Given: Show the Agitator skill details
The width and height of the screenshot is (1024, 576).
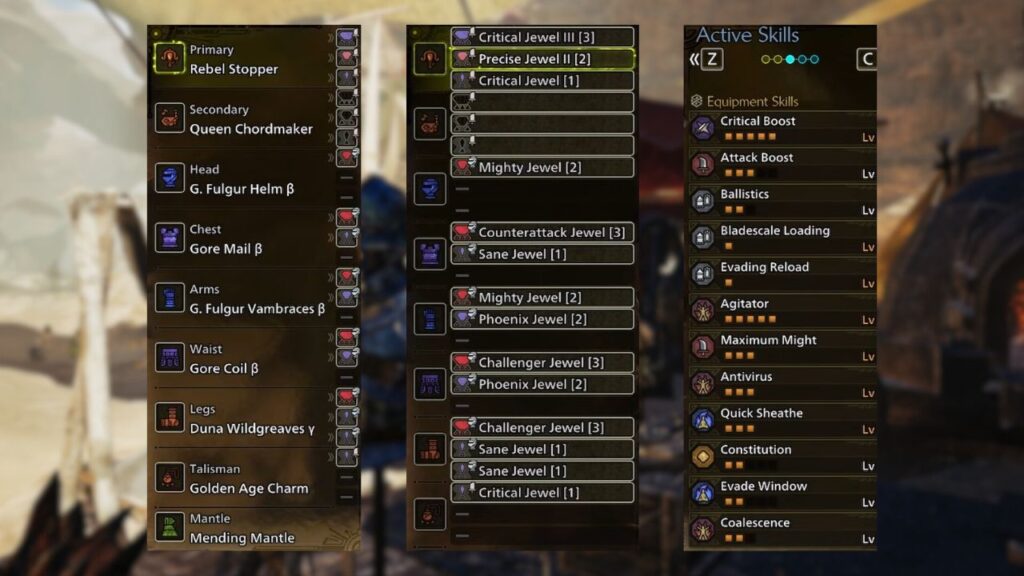Looking at the screenshot, I should [782, 310].
